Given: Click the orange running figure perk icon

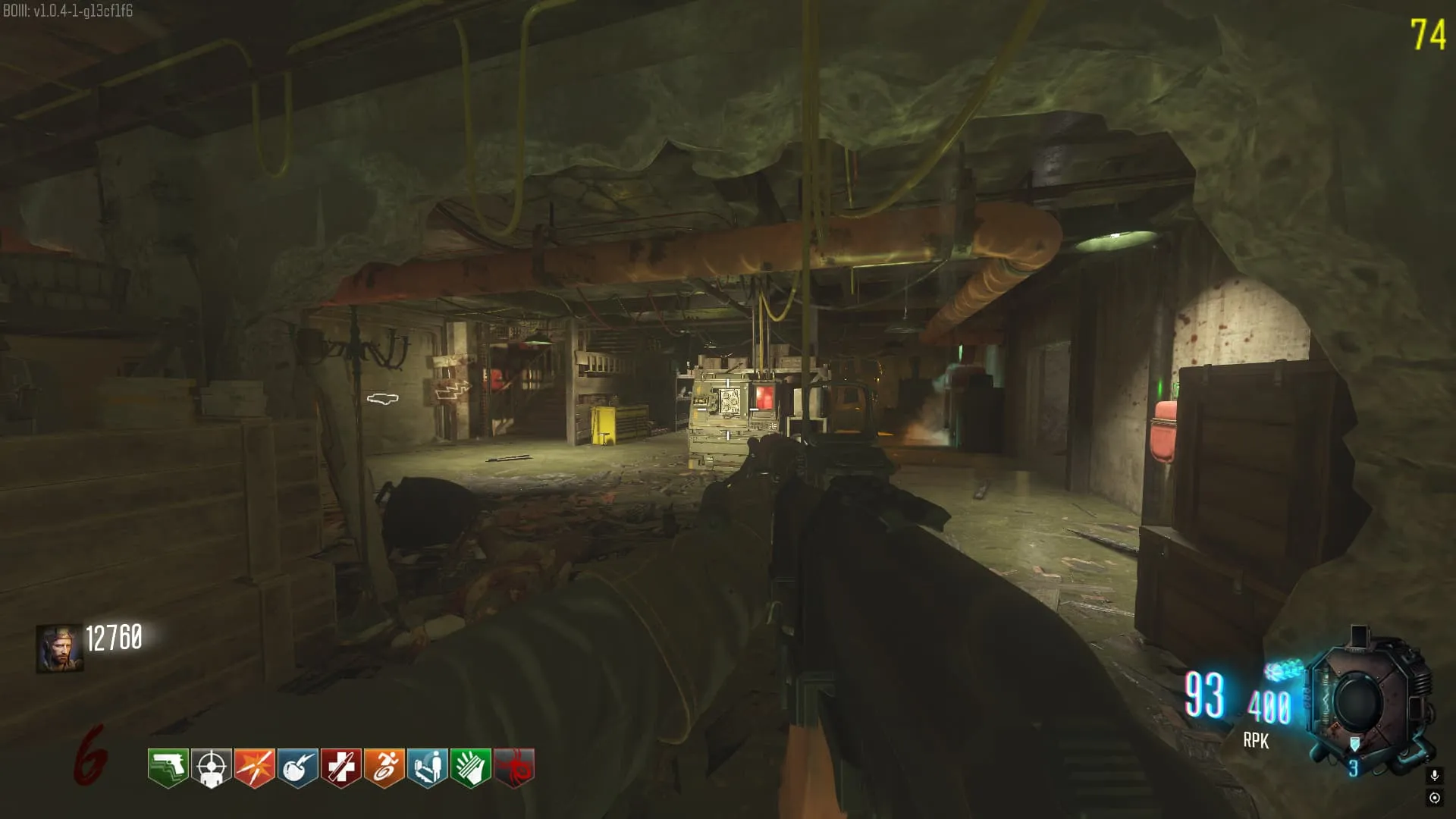Looking at the screenshot, I should (x=384, y=767).
